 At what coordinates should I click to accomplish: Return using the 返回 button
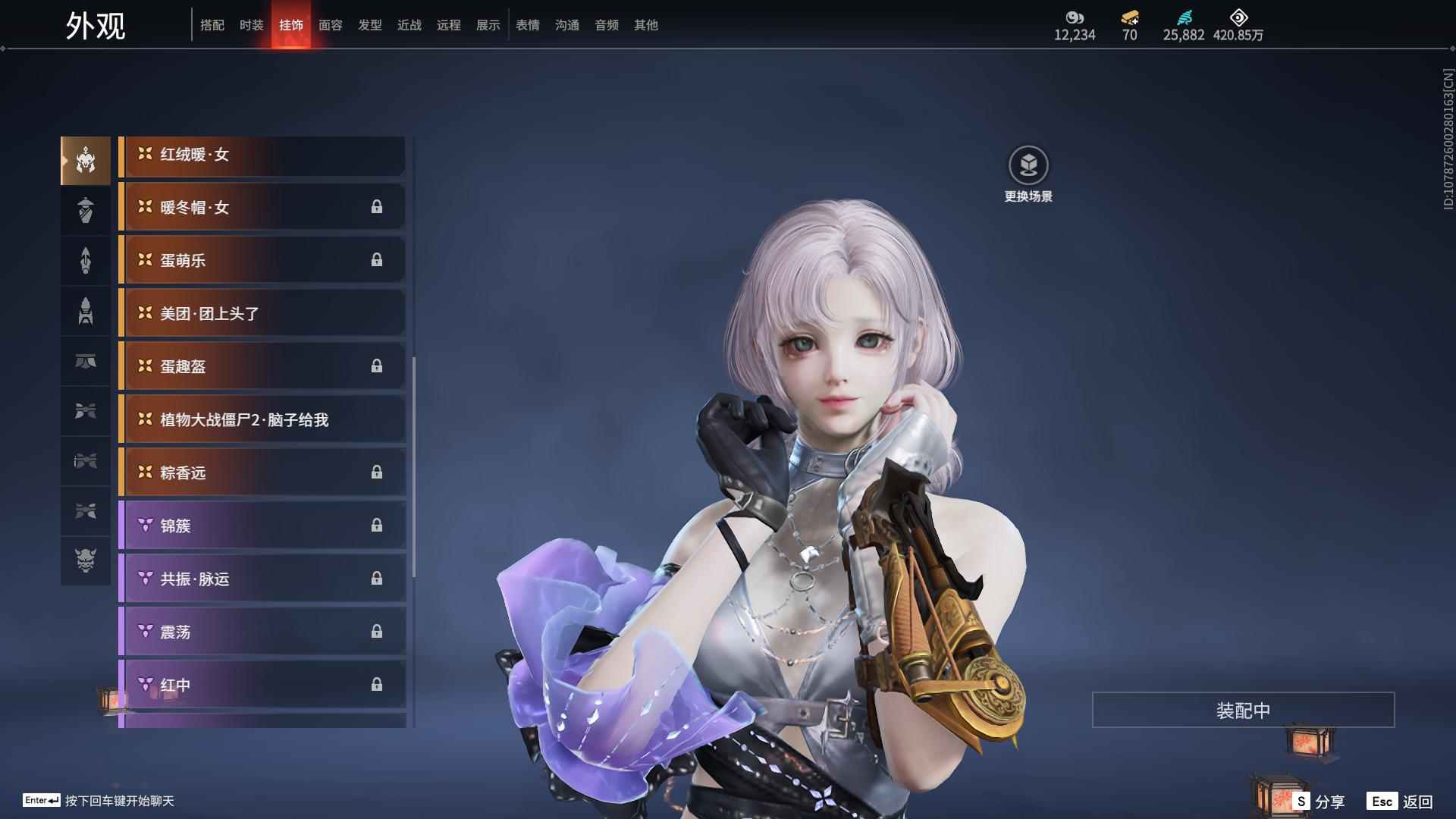tap(1401, 801)
